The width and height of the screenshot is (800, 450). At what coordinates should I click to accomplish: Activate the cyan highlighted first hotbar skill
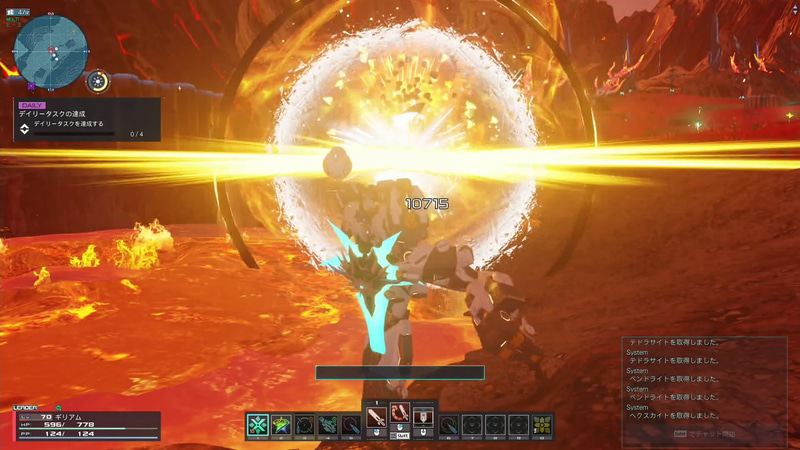pos(257,425)
